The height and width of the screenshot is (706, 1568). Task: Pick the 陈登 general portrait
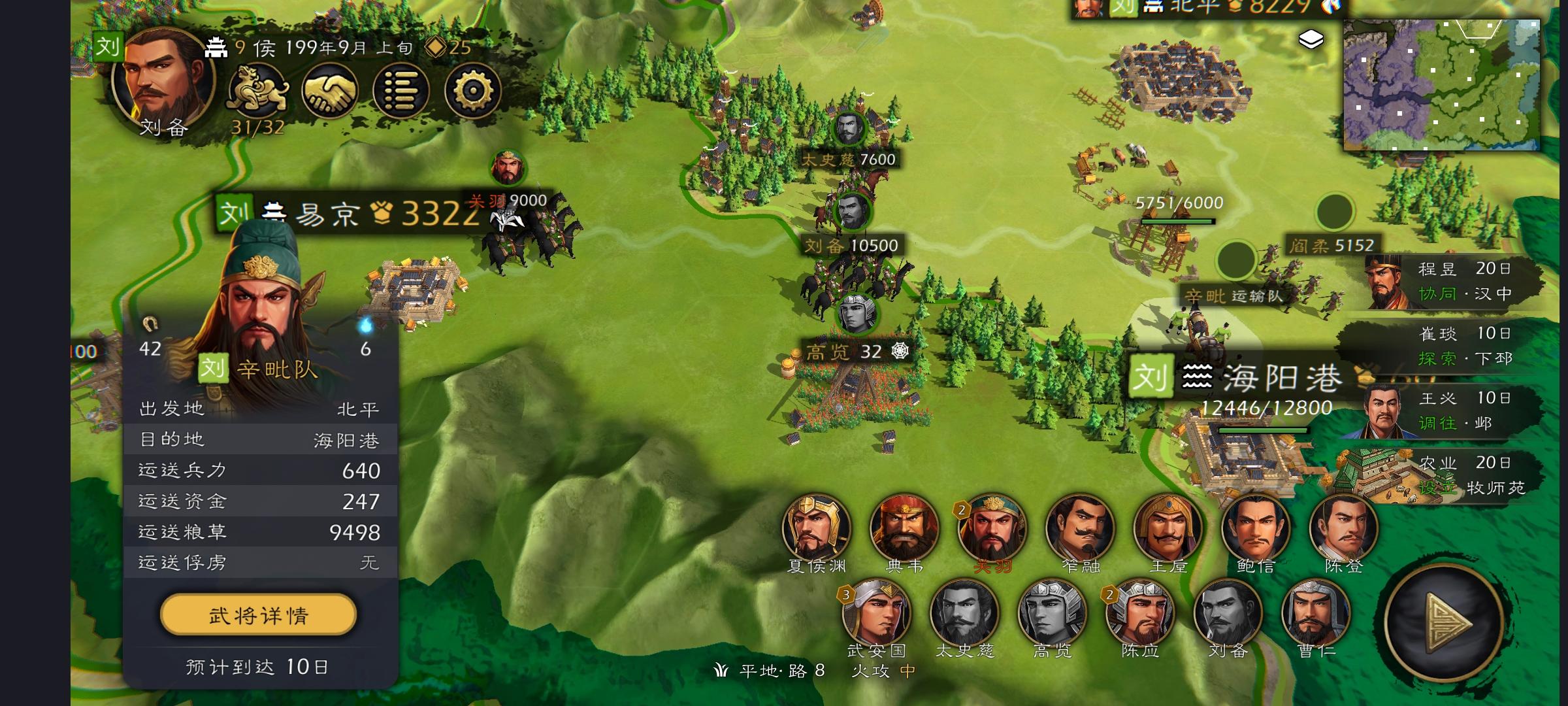[x=1343, y=528]
